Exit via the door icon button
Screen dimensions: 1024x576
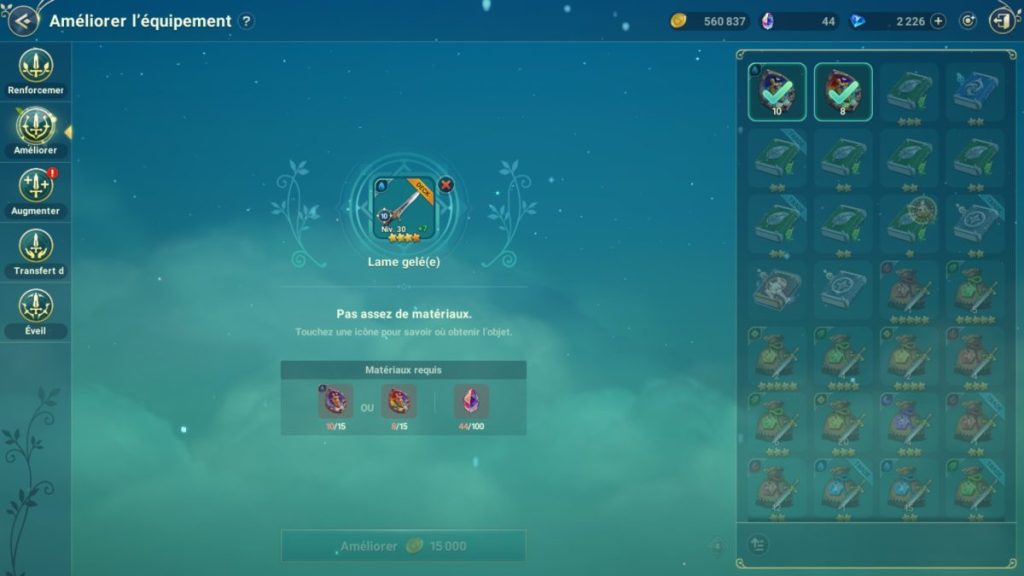tap(1001, 21)
